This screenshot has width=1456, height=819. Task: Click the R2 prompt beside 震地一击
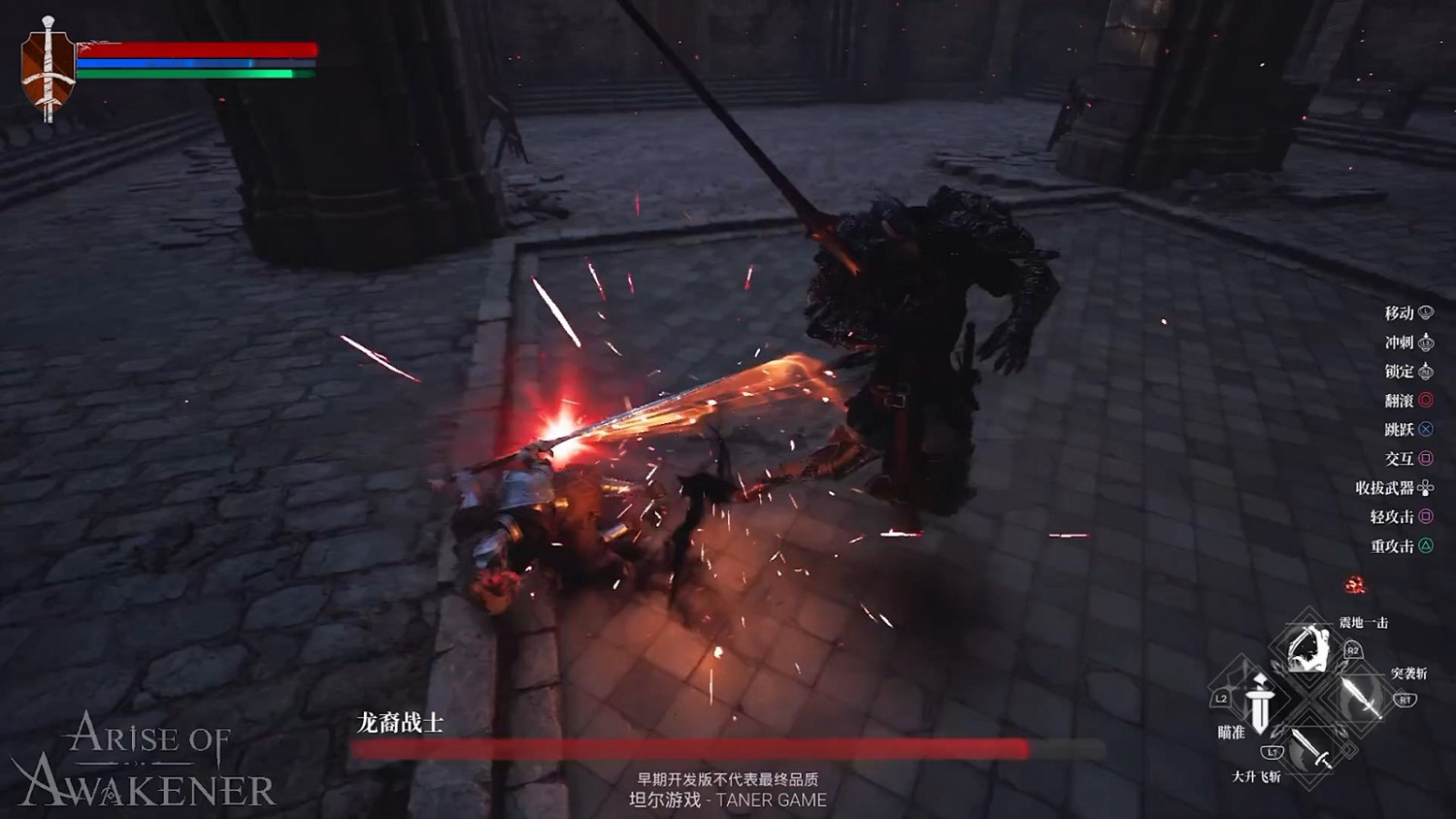click(1352, 651)
